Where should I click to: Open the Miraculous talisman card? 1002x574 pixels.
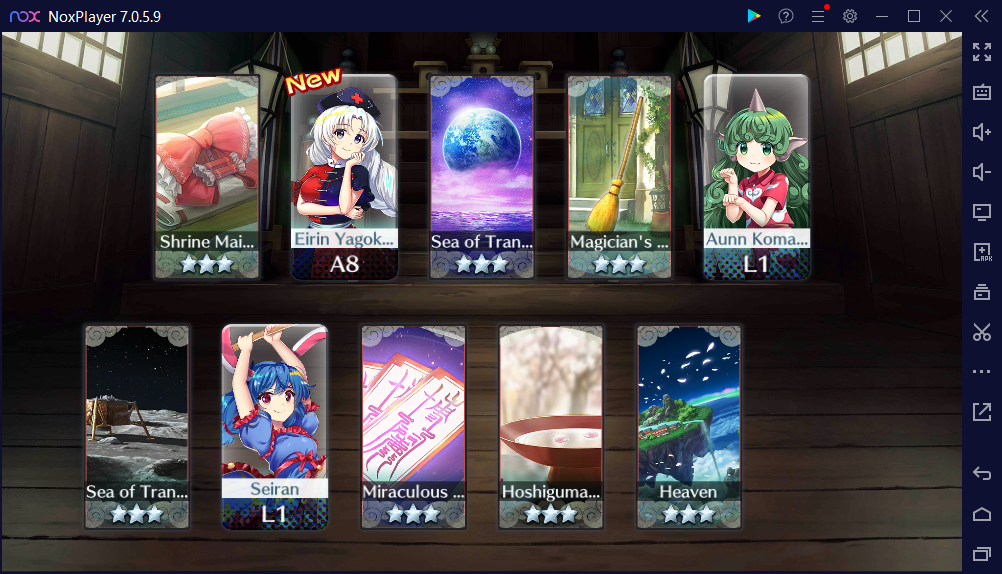coord(413,426)
